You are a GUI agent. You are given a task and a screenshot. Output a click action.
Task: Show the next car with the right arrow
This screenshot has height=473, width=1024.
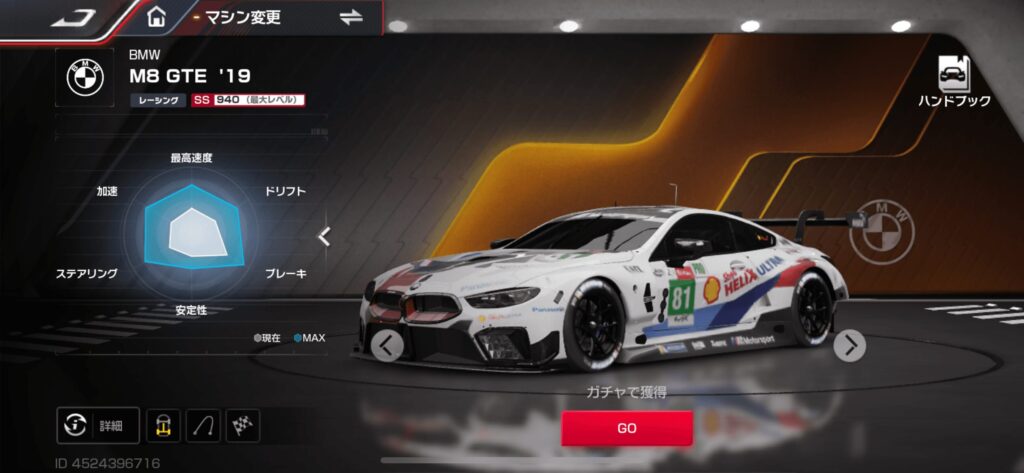[849, 346]
